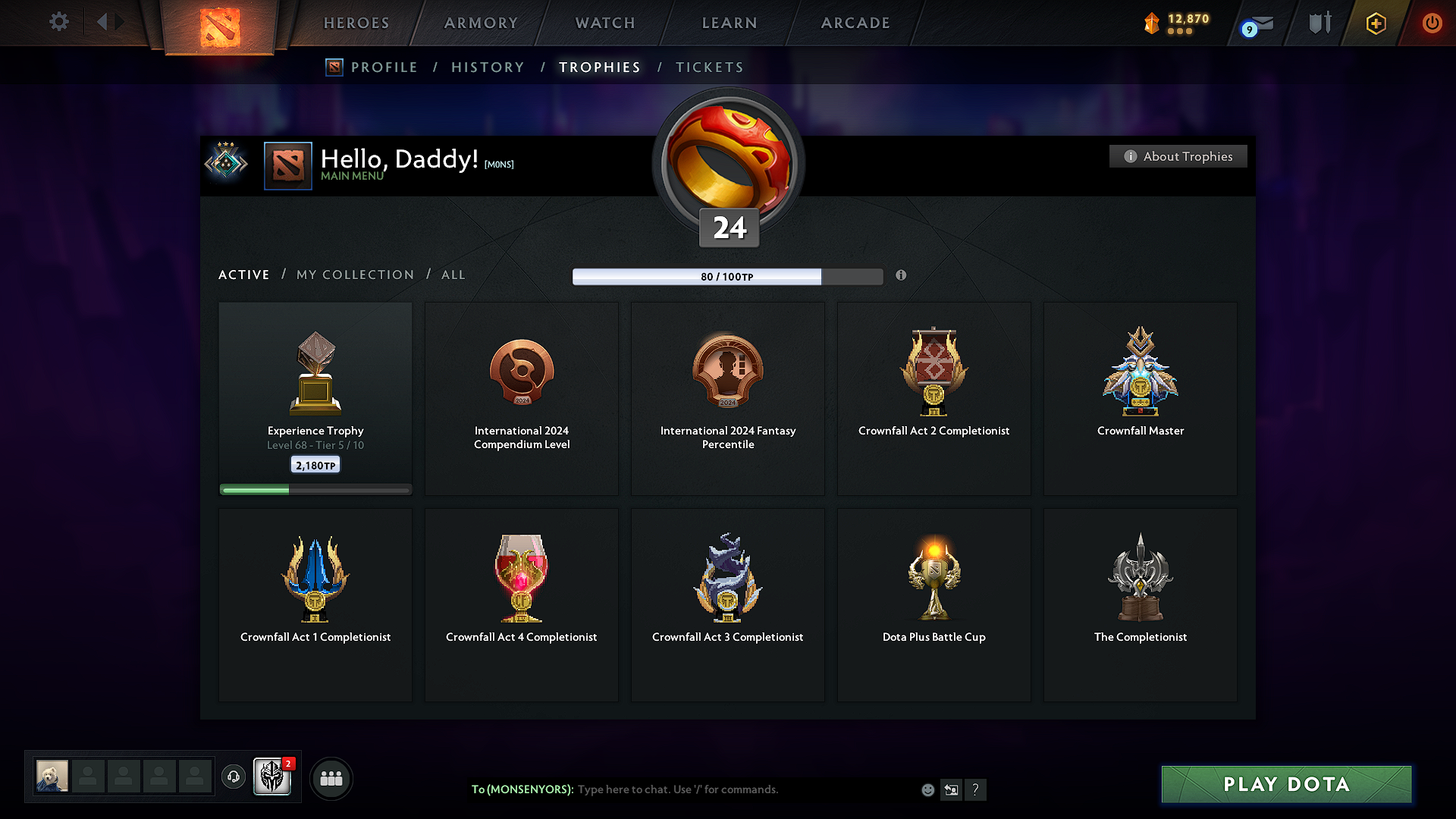The height and width of the screenshot is (819, 1456).
Task: Open voice chat headset icon in party bar
Action: pyautogui.click(x=233, y=777)
